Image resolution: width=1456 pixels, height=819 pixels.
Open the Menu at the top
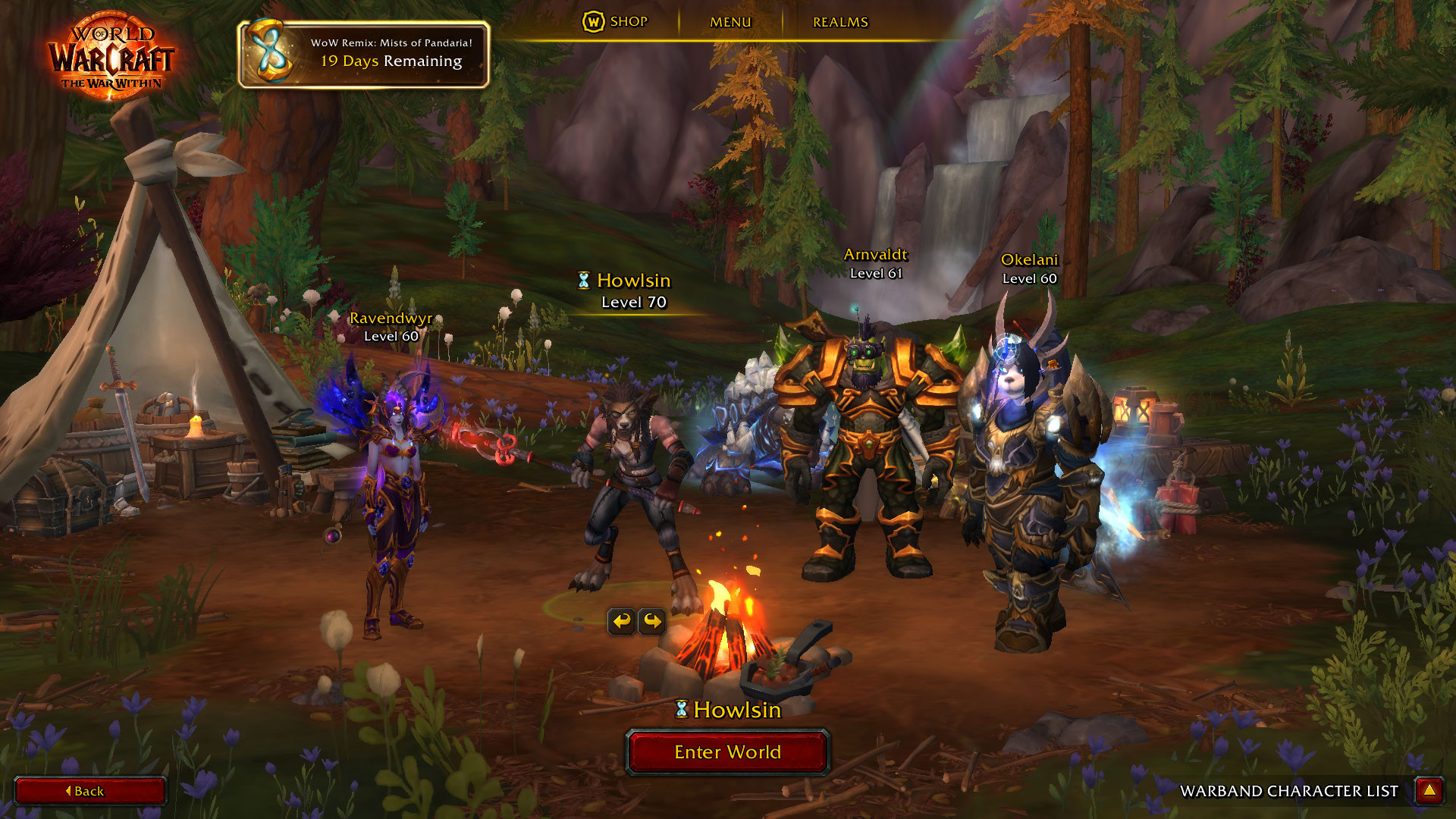pos(730,22)
